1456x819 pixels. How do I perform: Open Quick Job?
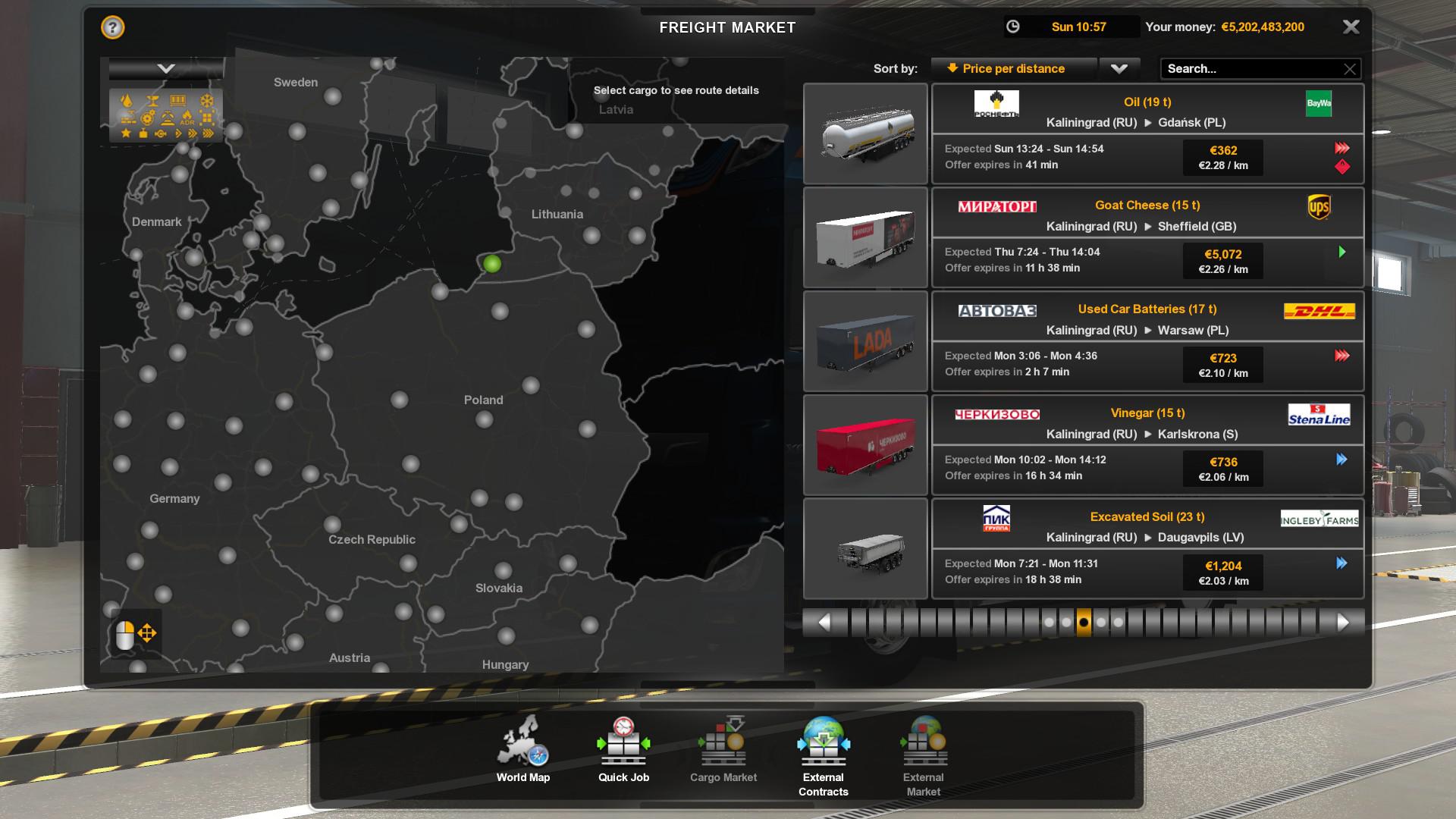(623, 750)
